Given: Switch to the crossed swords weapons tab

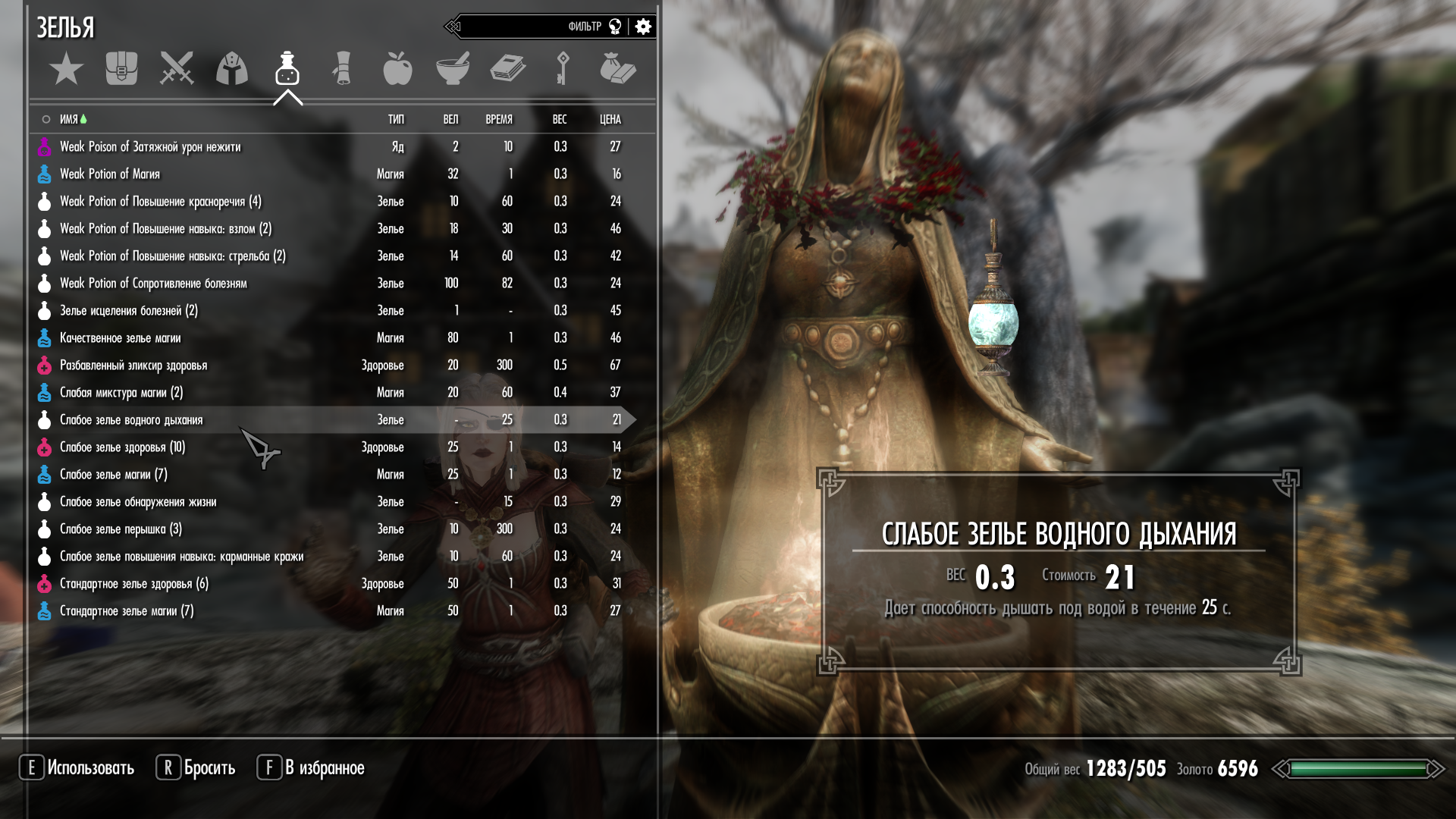Looking at the screenshot, I should coord(177,69).
